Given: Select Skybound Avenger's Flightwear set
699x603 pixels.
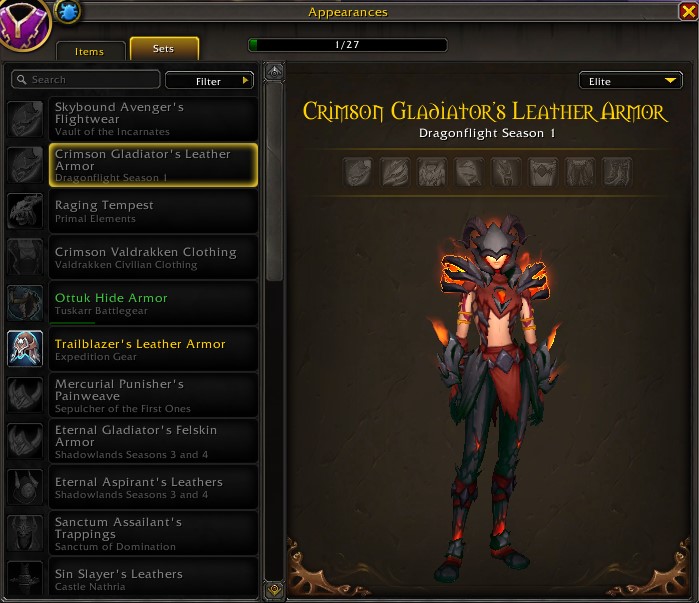Looking at the screenshot, I should (152, 118).
